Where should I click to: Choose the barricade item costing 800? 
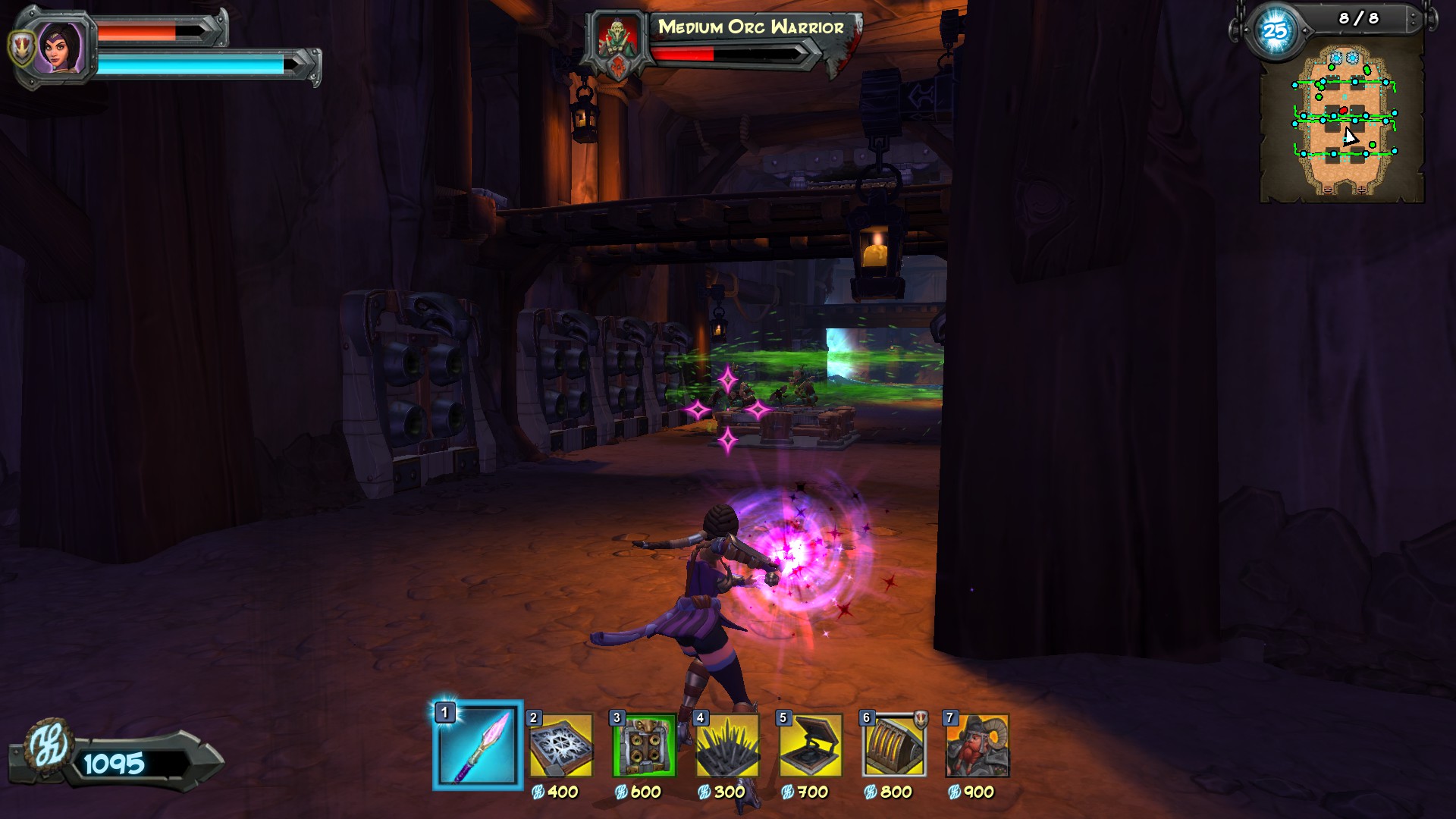(x=894, y=745)
